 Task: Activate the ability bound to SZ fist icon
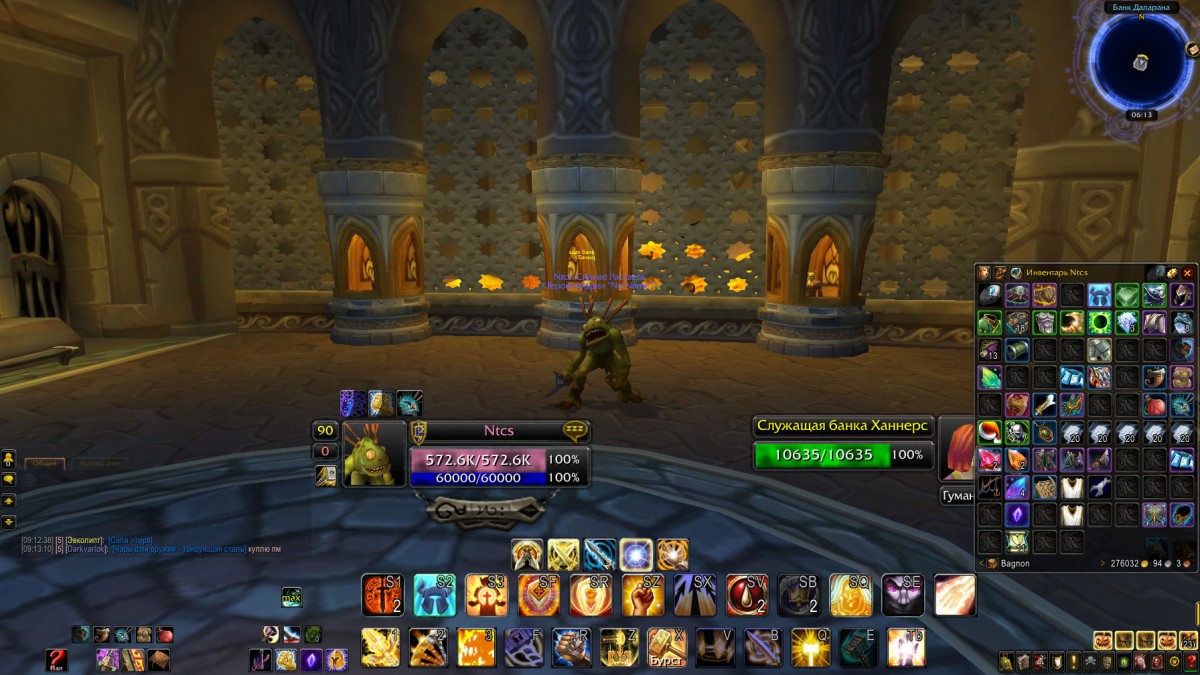point(643,595)
